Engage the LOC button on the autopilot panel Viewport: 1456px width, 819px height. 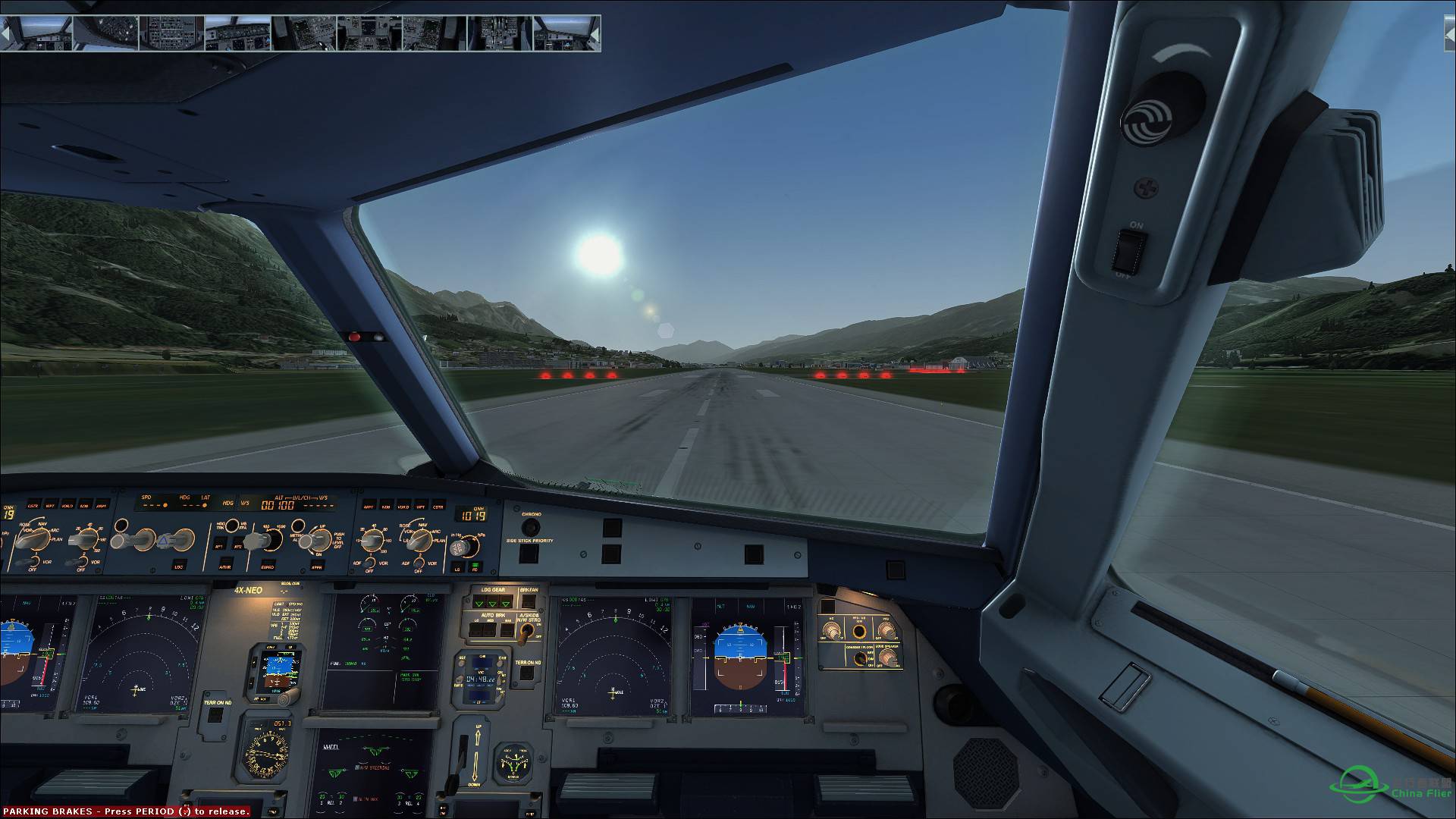point(180,566)
